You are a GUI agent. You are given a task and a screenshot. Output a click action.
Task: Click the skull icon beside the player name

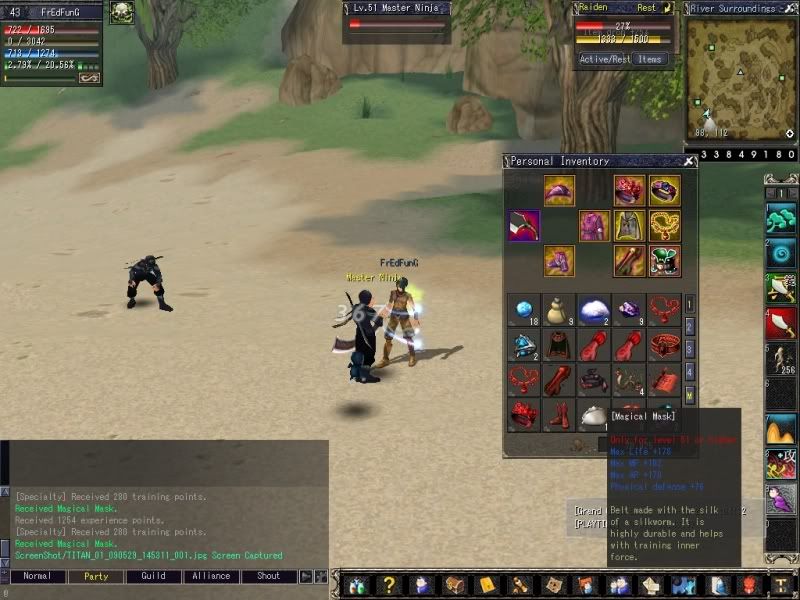click(121, 12)
